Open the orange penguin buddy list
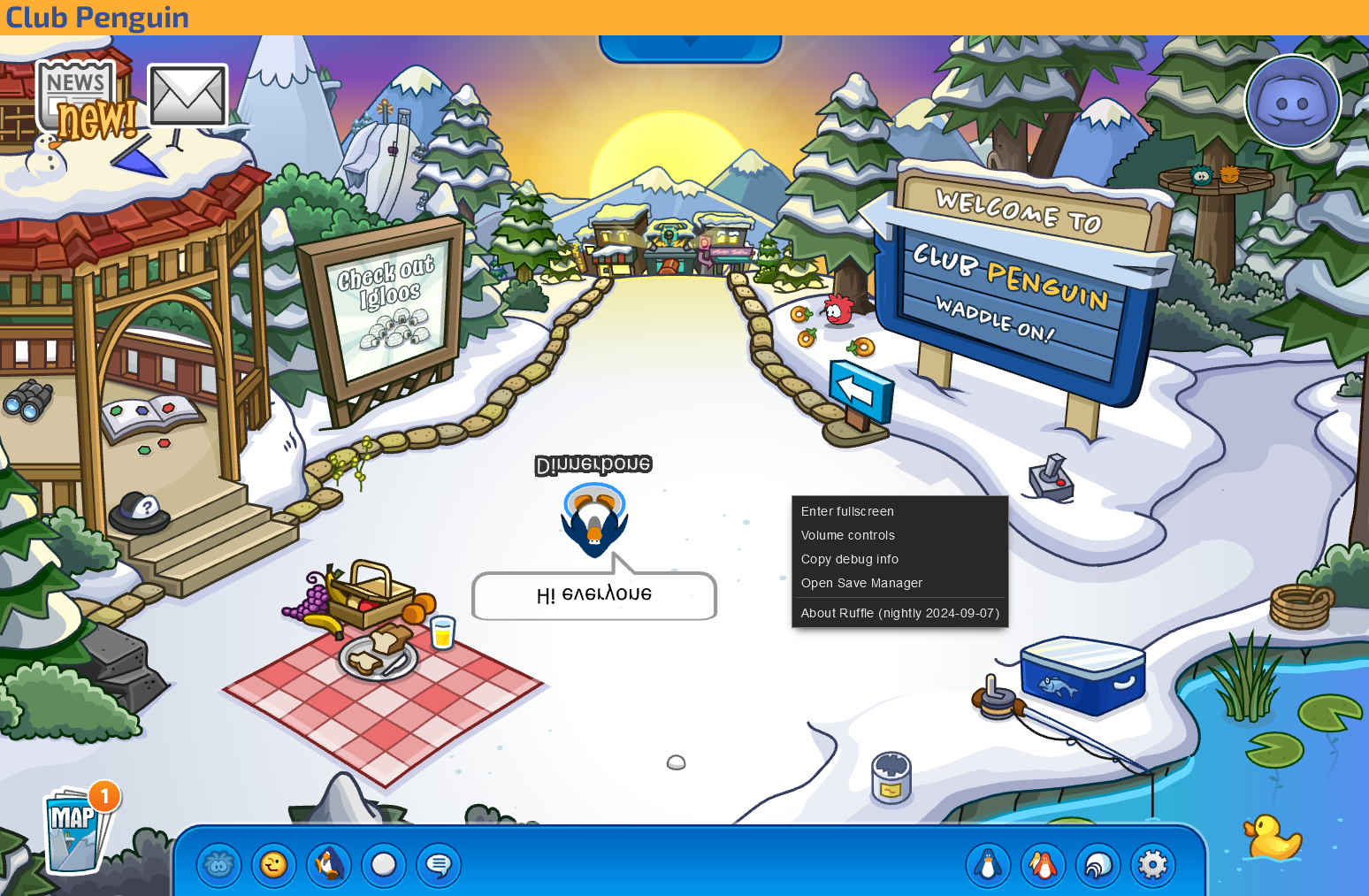The image size is (1369, 896). point(1043,865)
